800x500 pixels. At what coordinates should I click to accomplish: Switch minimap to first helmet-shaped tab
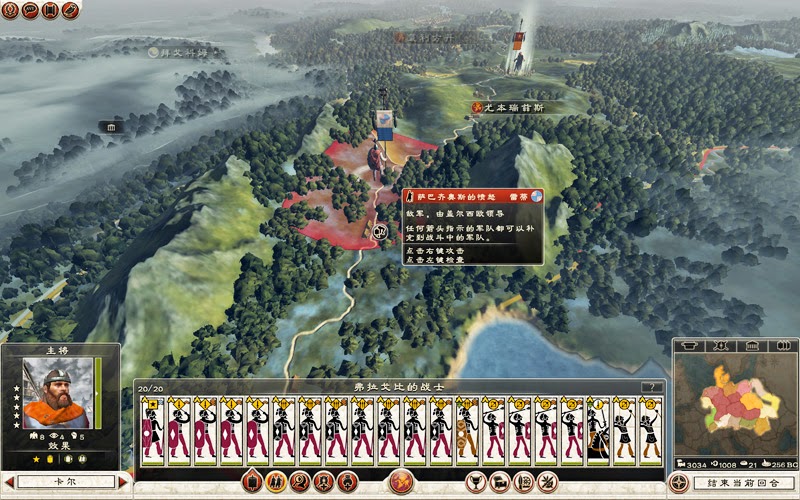pyautogui.click(x=689, y=346)
